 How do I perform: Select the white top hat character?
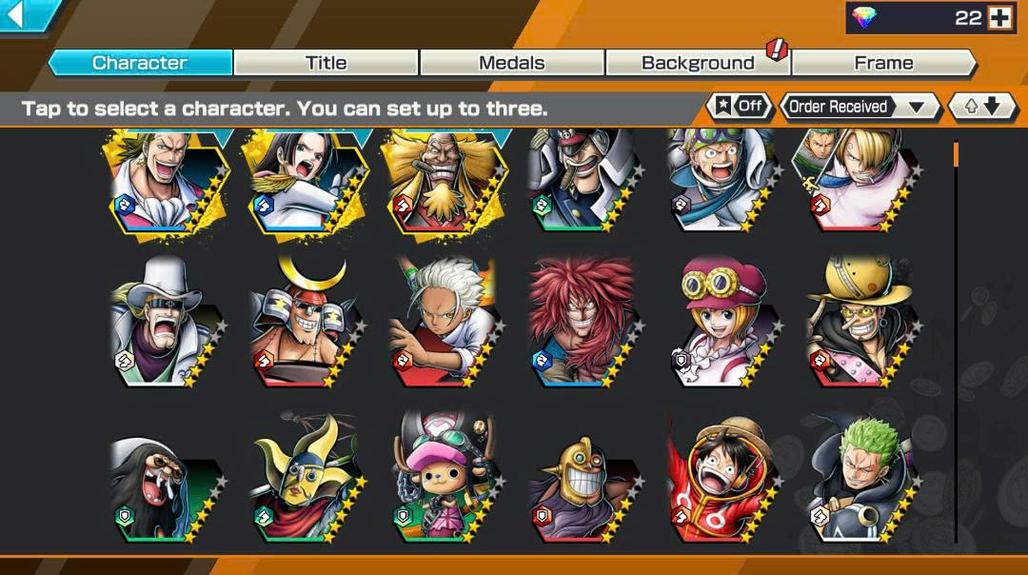[162, 320]
